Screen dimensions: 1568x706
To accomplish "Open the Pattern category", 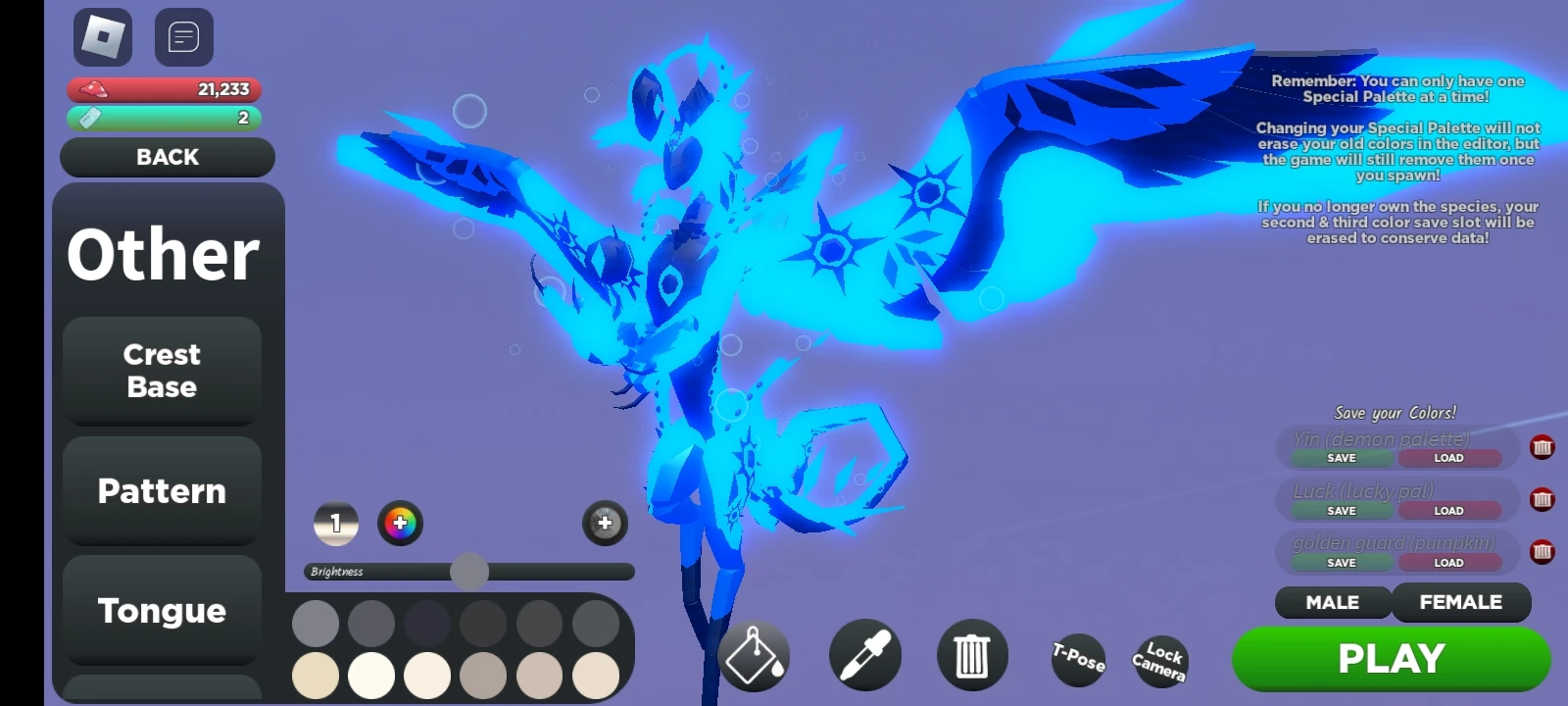I will click(162, 491).
